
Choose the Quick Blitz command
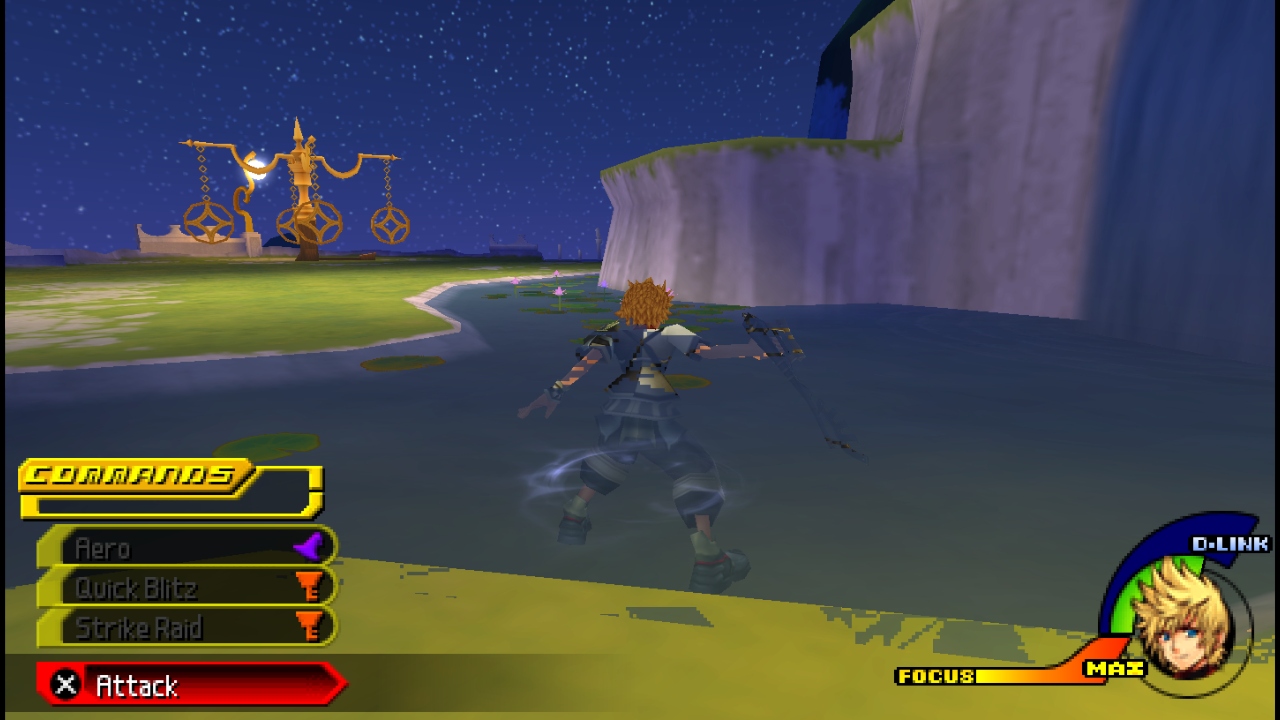[x=186, y=588]
